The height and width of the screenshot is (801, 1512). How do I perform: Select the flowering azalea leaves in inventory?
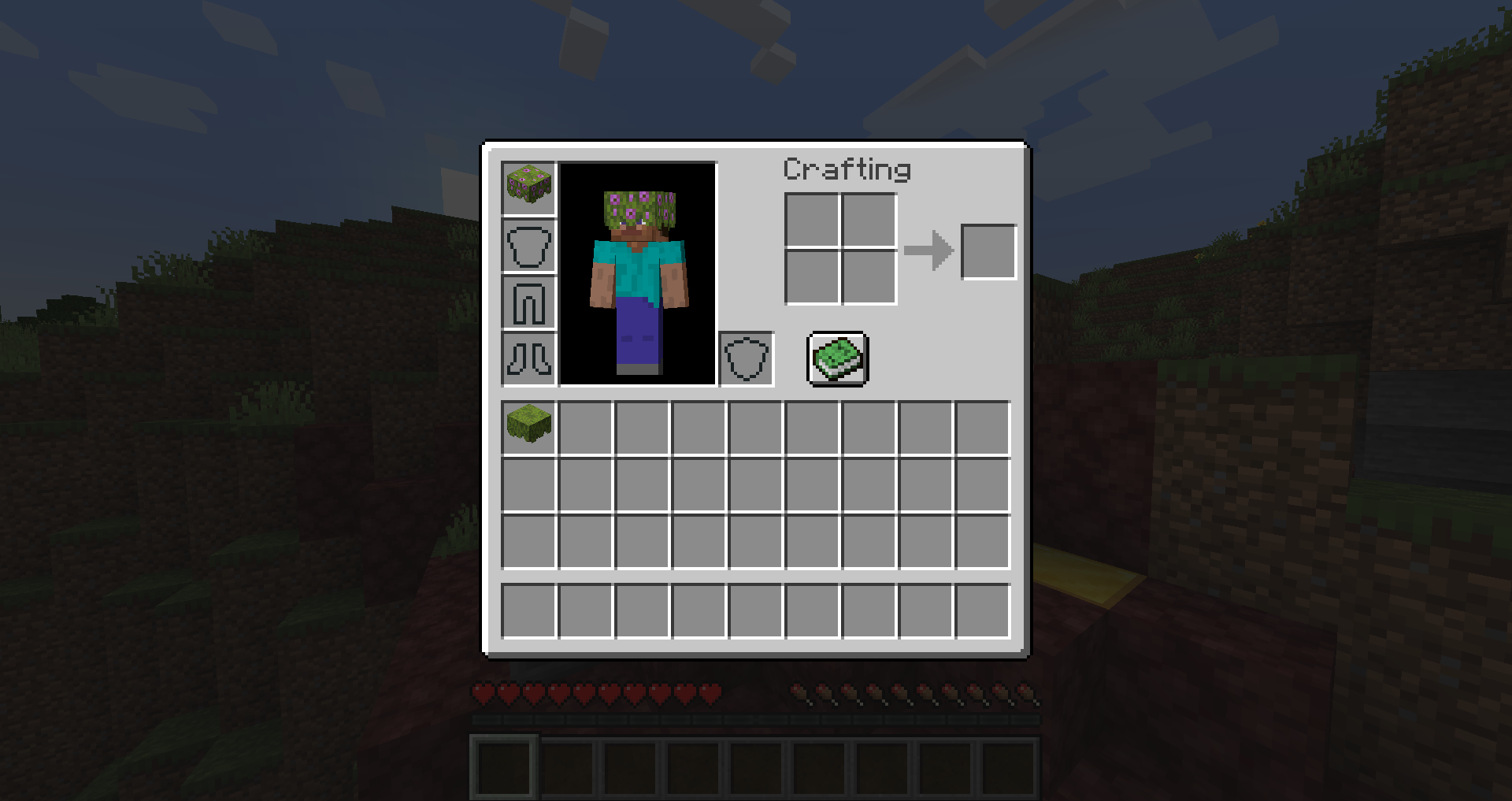(528, 428)
